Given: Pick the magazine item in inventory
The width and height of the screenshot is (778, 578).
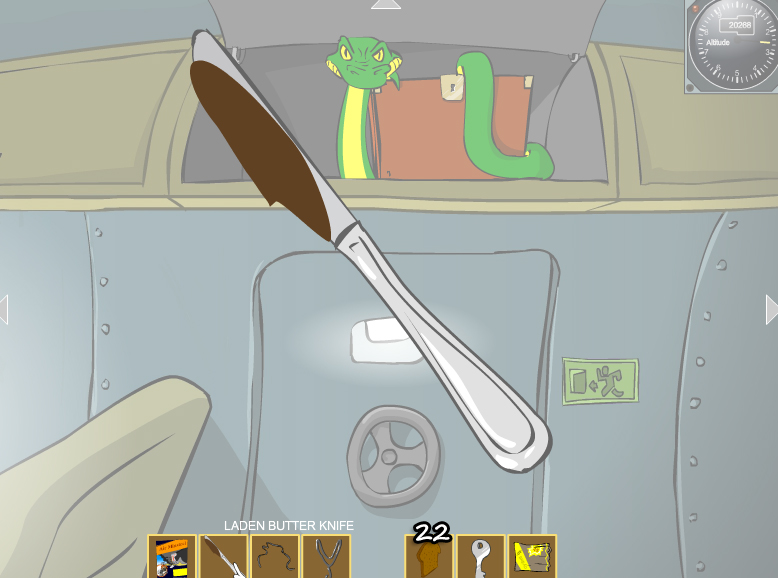Looking at the screenshot, I should pyautogui.click(x=171, y=556).
